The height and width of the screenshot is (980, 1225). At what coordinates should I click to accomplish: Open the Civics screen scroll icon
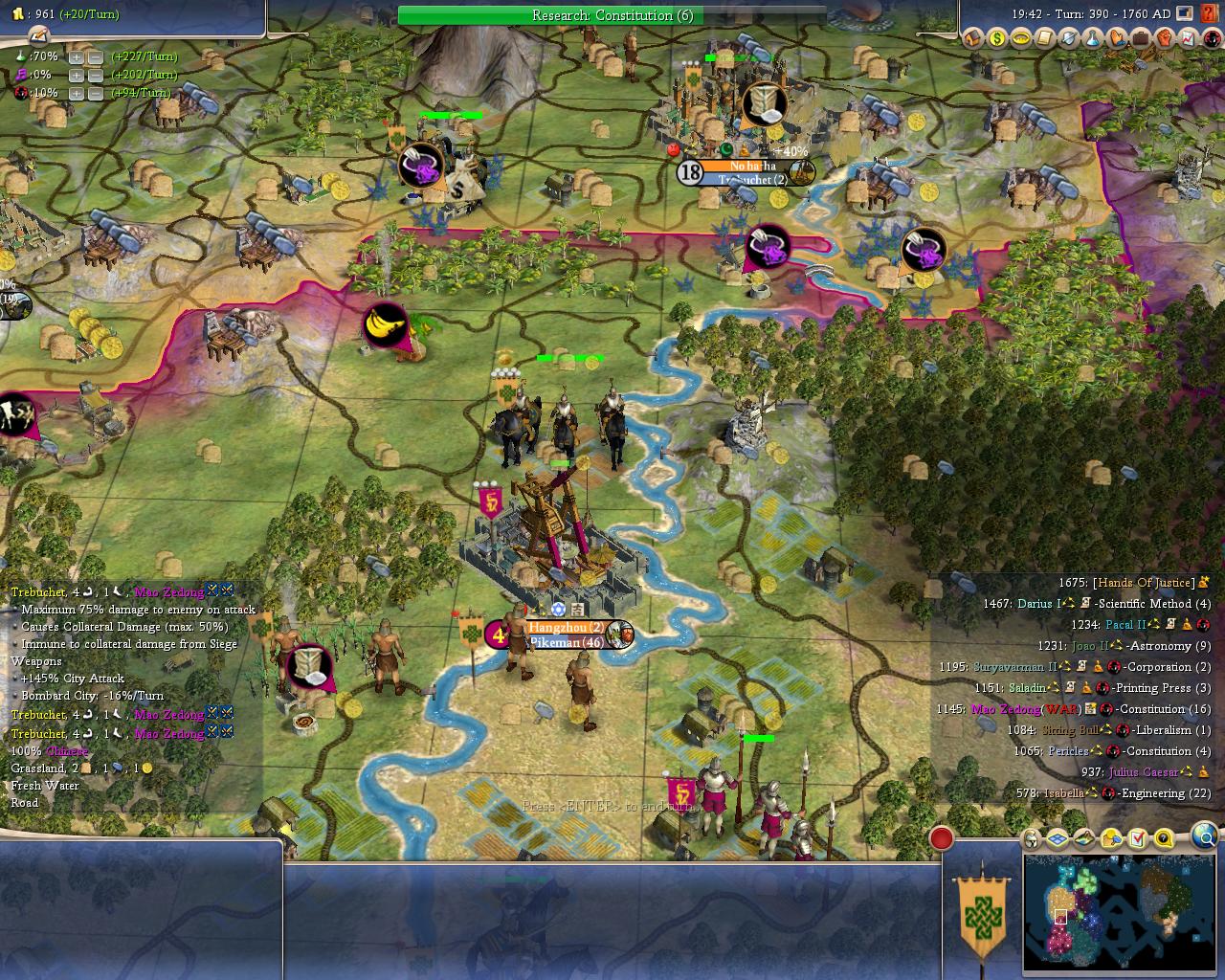[1045, 39]
